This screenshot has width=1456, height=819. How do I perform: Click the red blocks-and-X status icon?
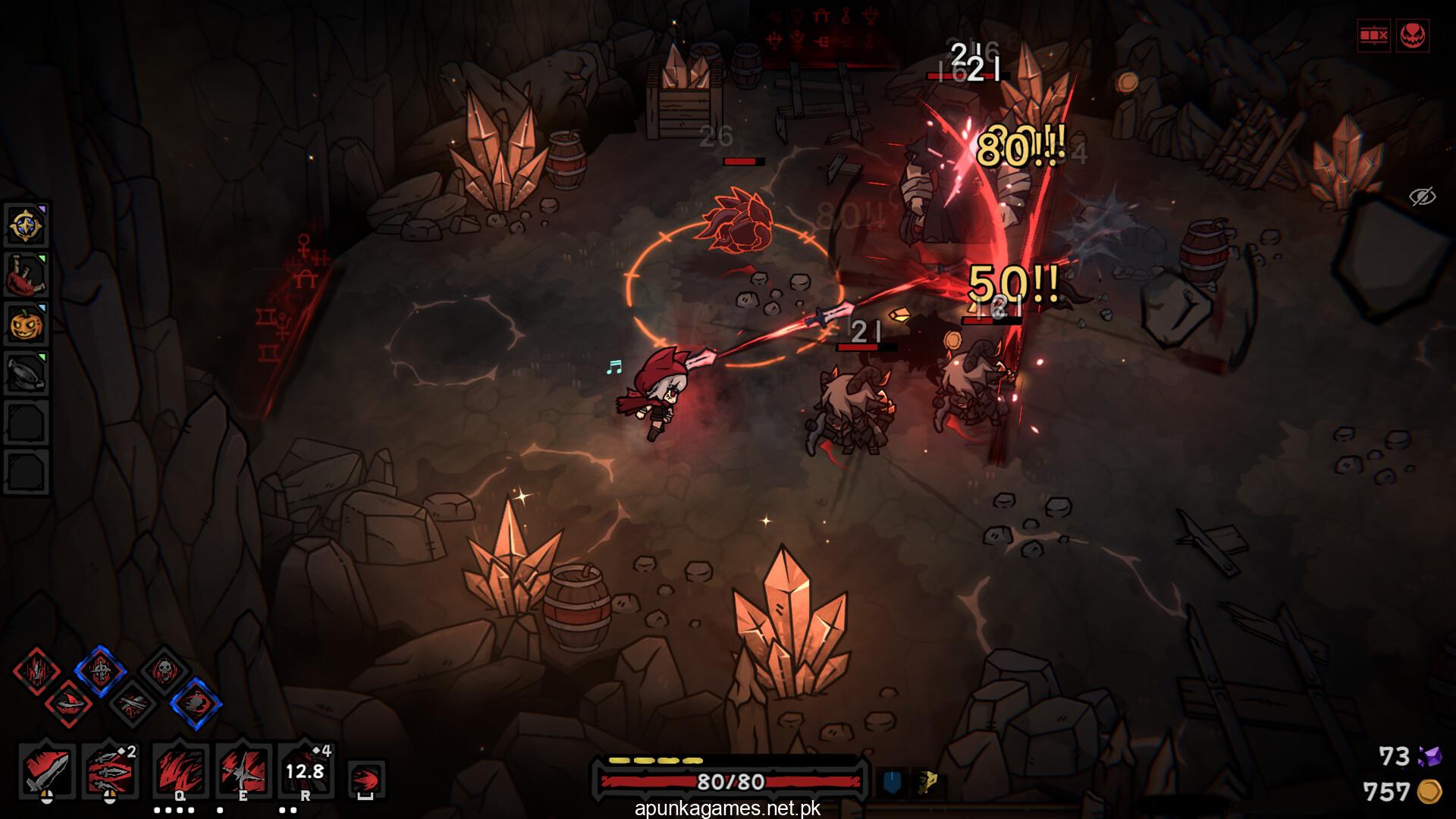coord(1373,36)
